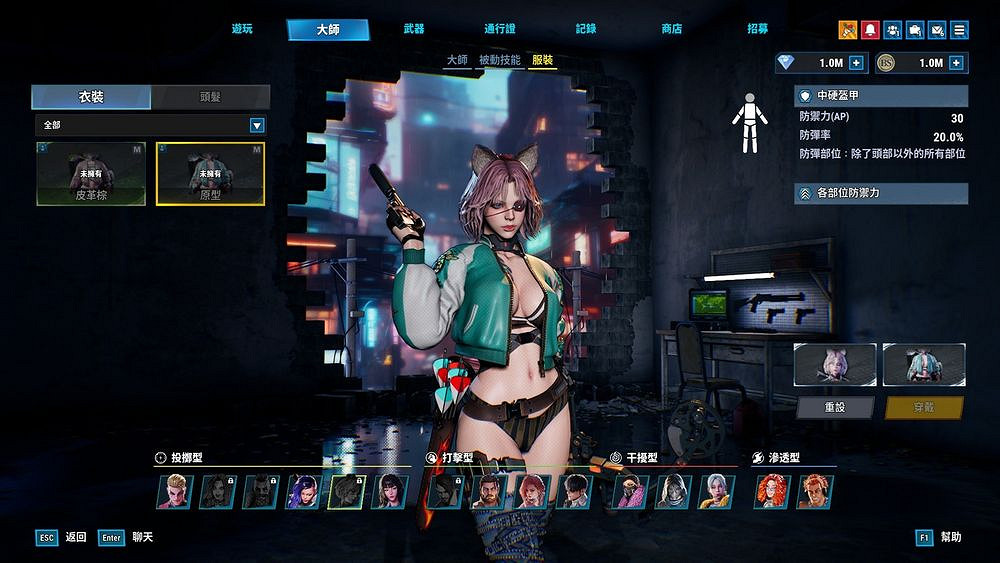Go to the 記錄 records tab

tap(586, 30)
